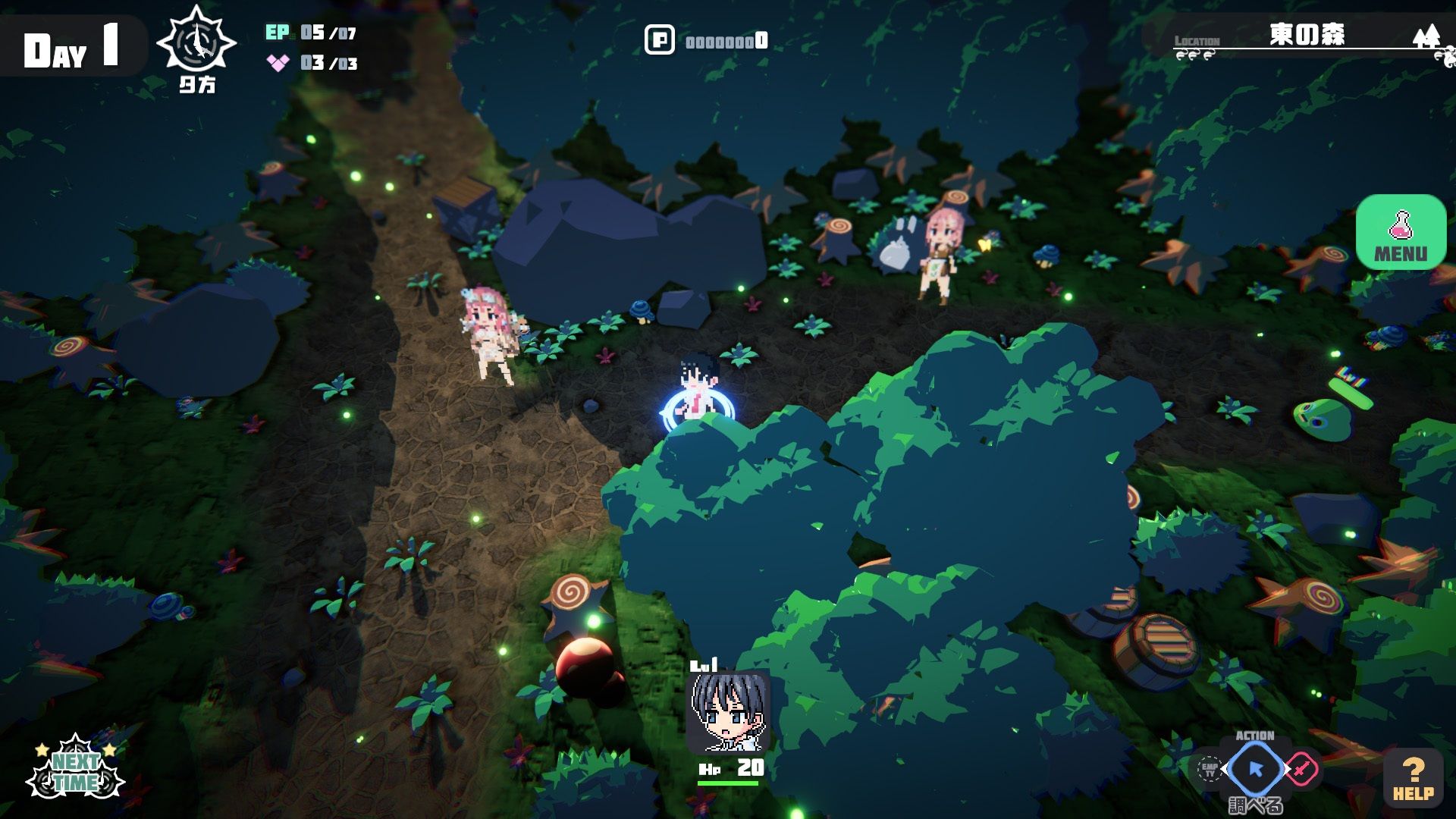
Task: Switch to the pink sword attack action
Action: point(1301,770)
